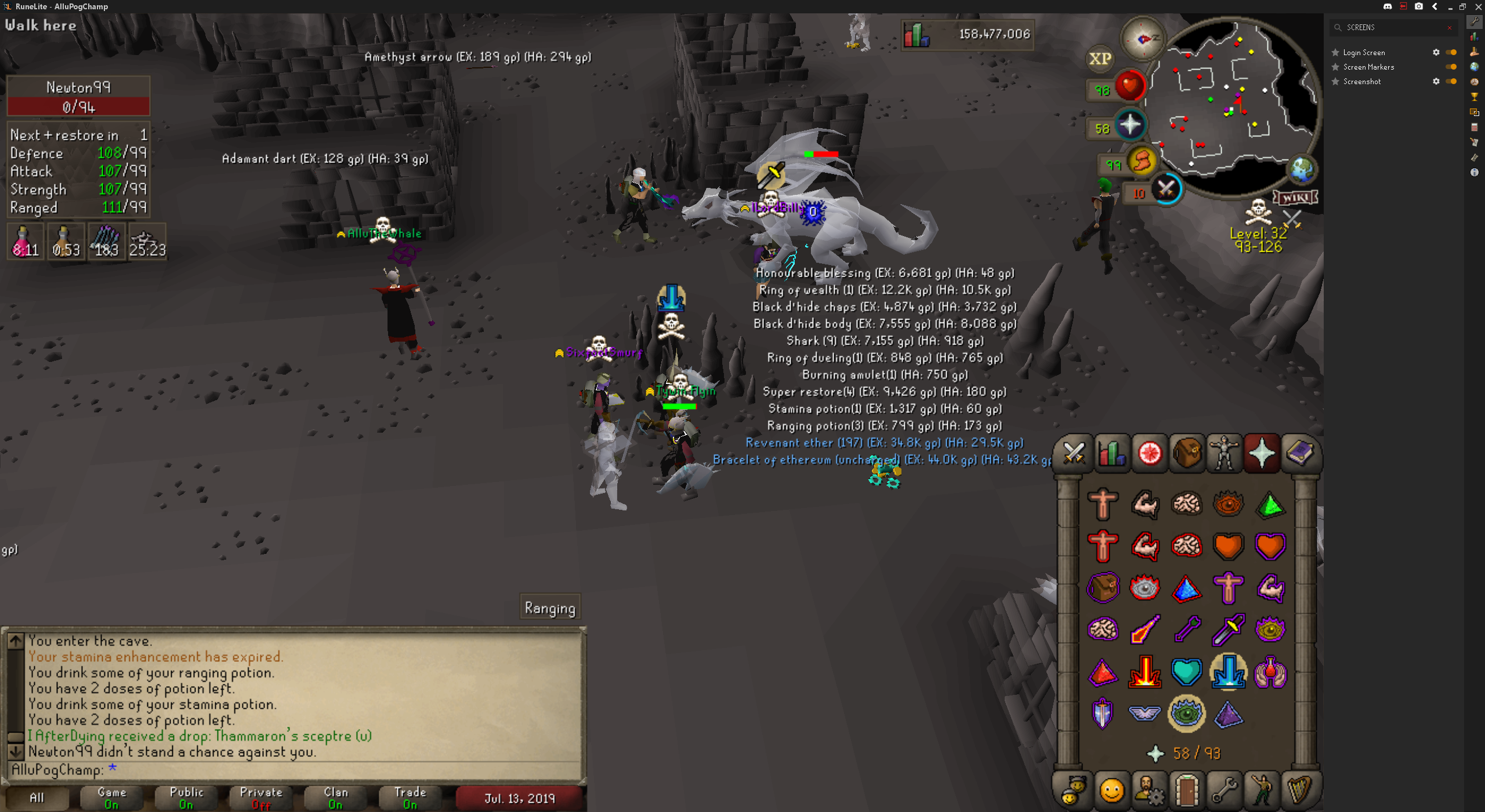Open the logout door tab
The height and width of the screenshot is (812, 1485).
(1186, 790)
